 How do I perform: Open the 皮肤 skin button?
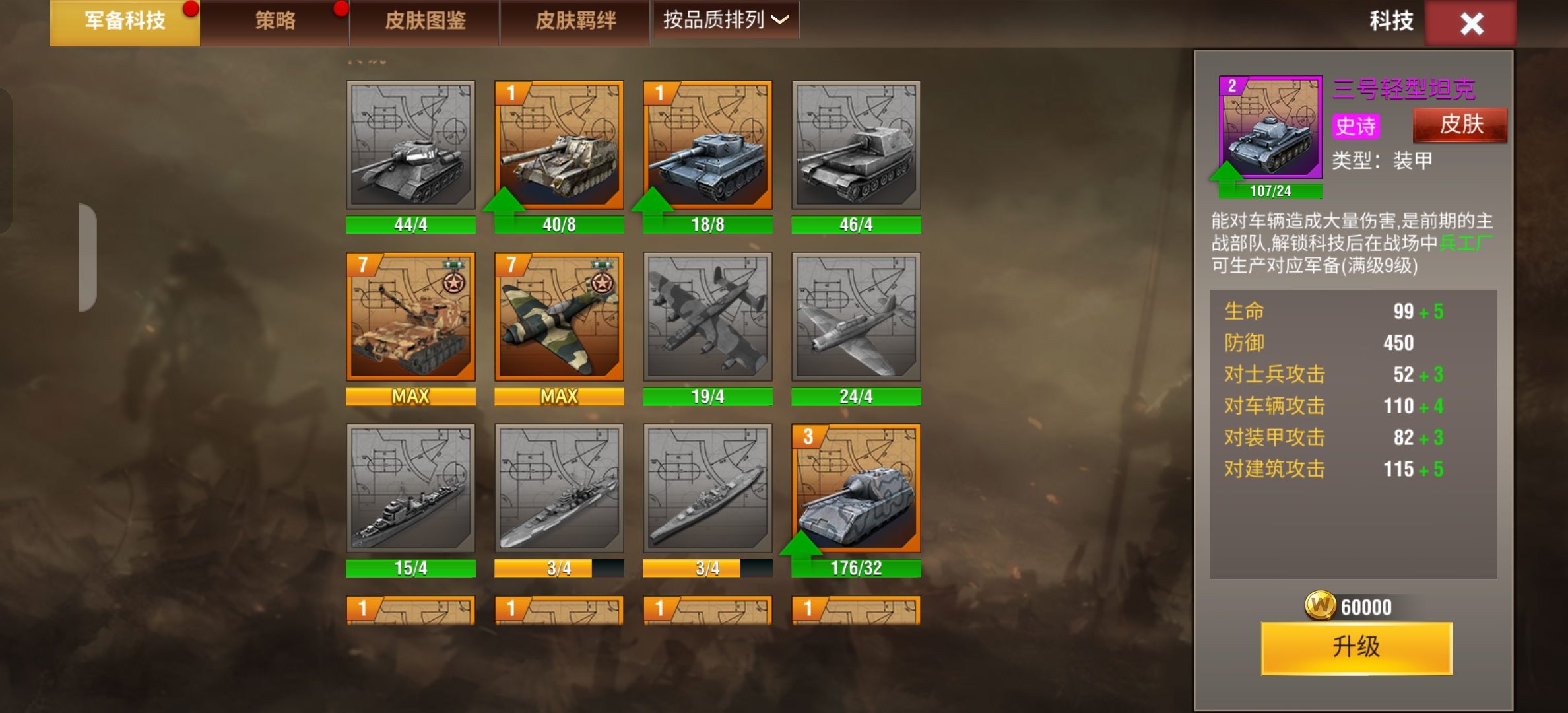[x=1458, y=123]
